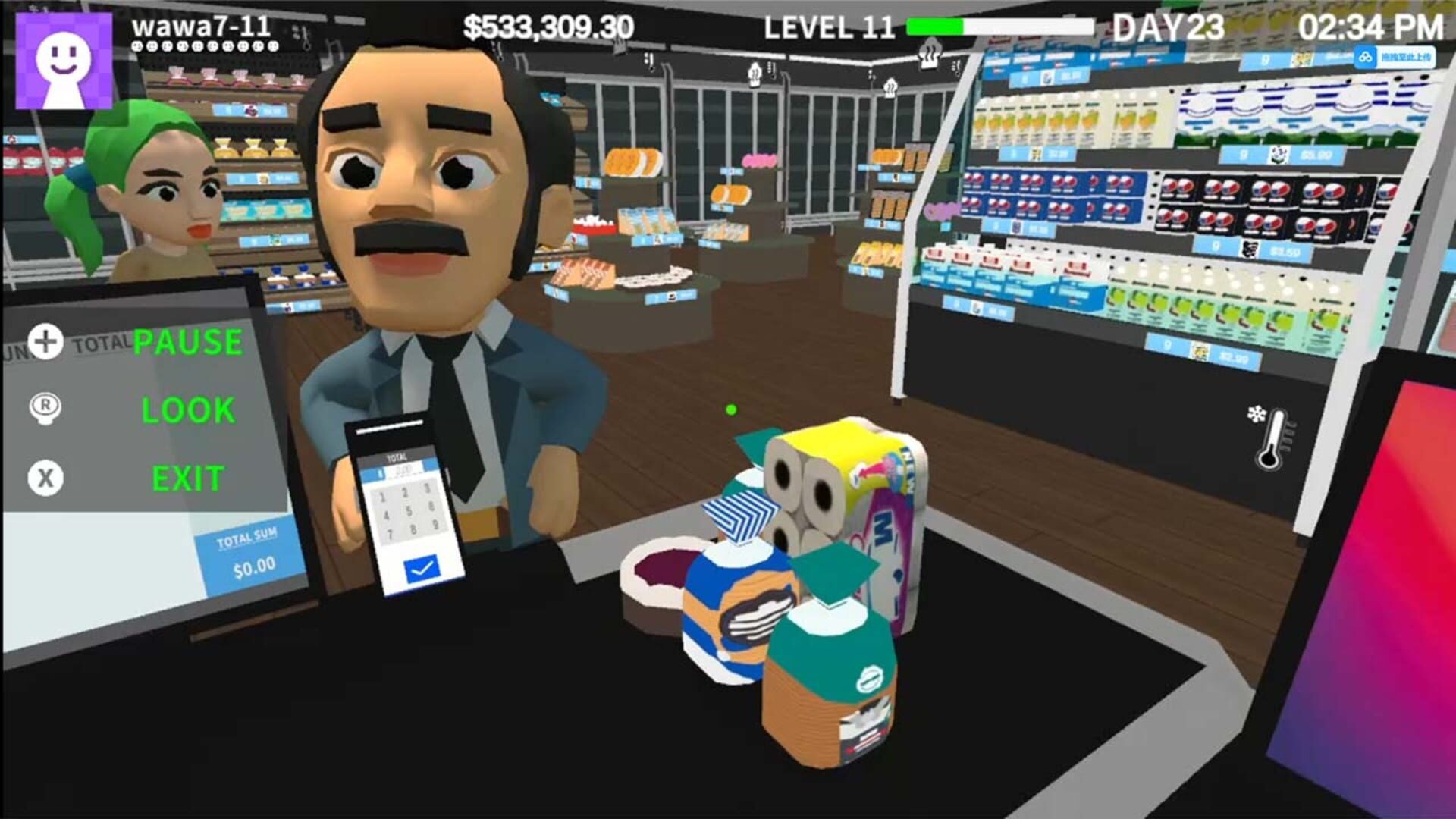This screenshot has height=819, width=1456.
Task: Tap number 5 on the card reader keypad
Action: click(409, 510)
